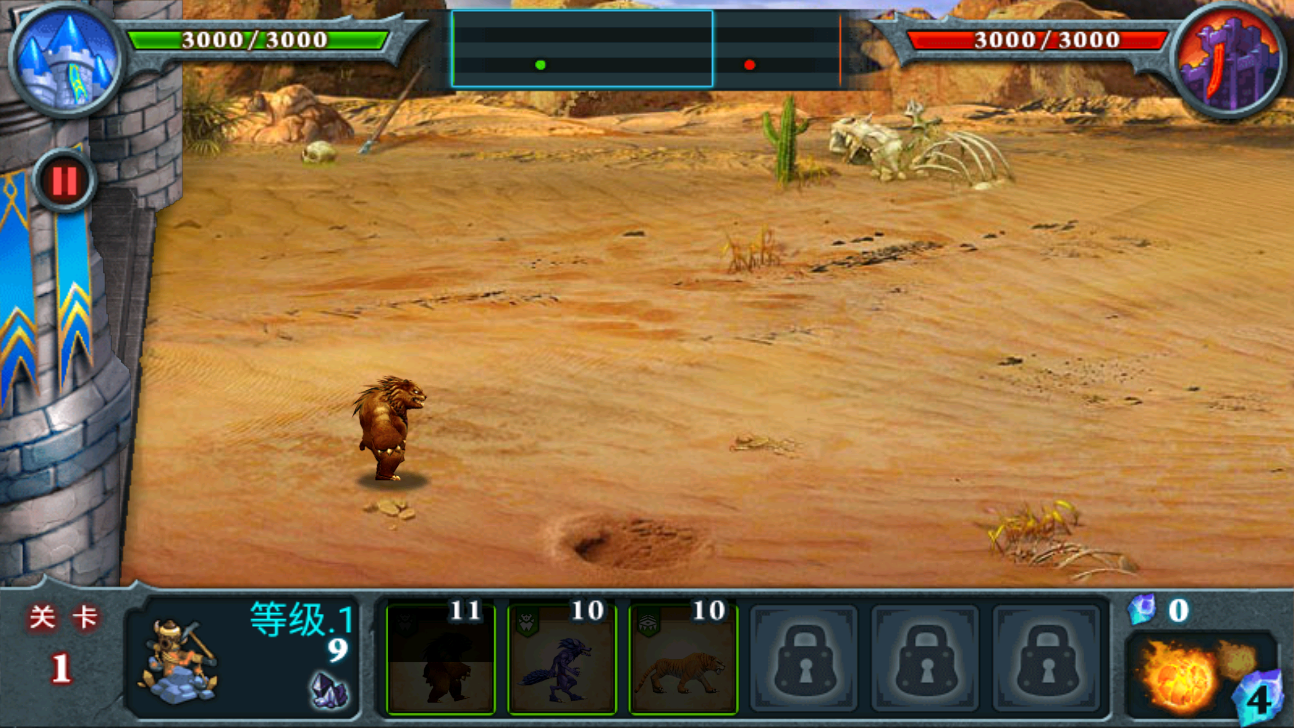
Task: Click the battlefield minimap at the top
Action: point(645,50)
